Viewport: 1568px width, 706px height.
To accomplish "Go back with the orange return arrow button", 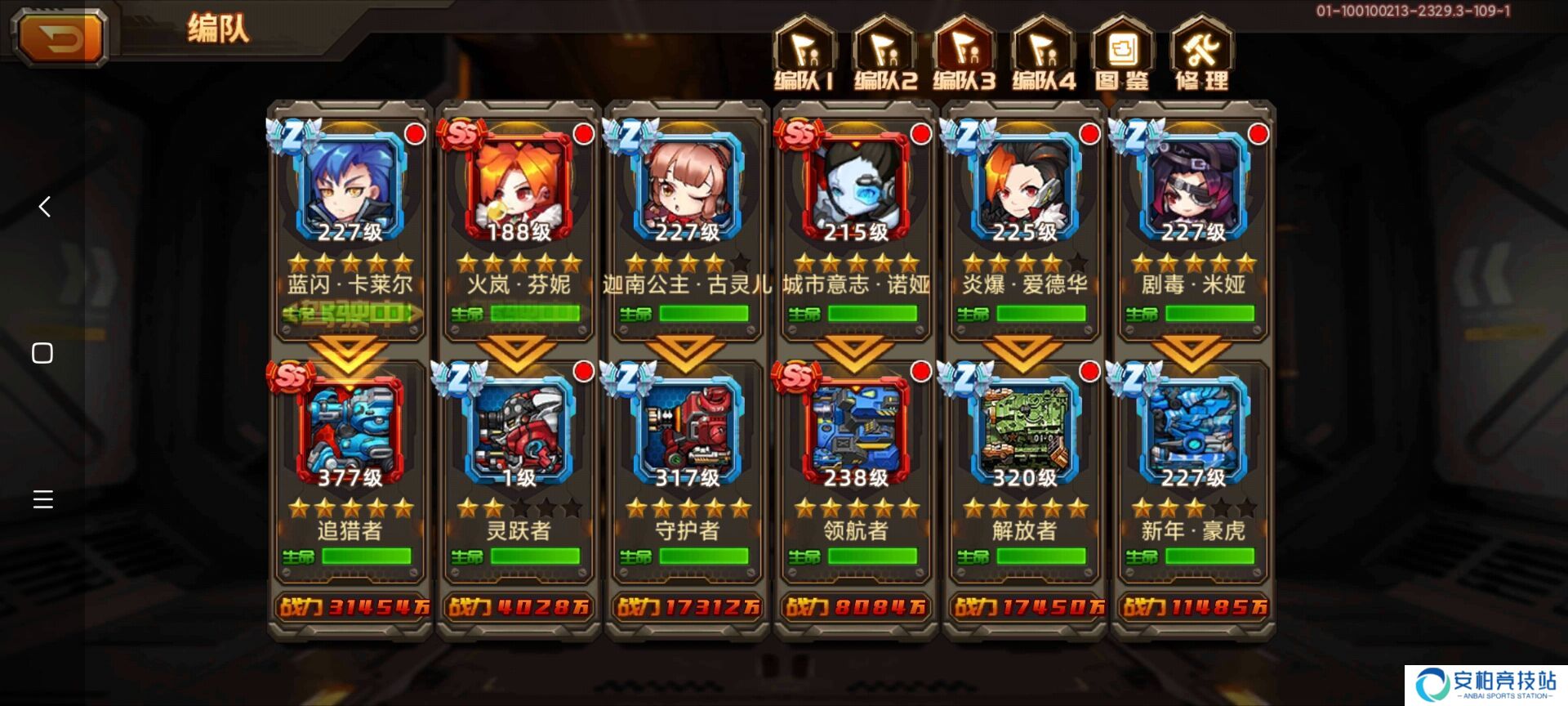I will (x=60, y=38).
